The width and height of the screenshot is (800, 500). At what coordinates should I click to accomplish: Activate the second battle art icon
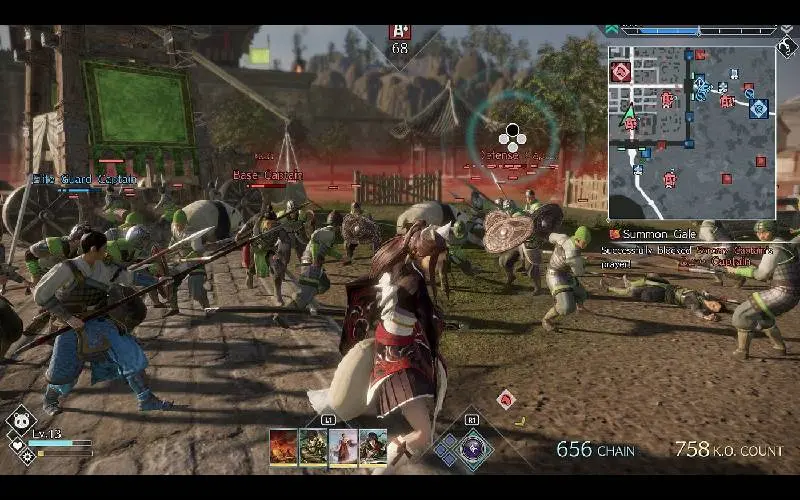(313, 446)
